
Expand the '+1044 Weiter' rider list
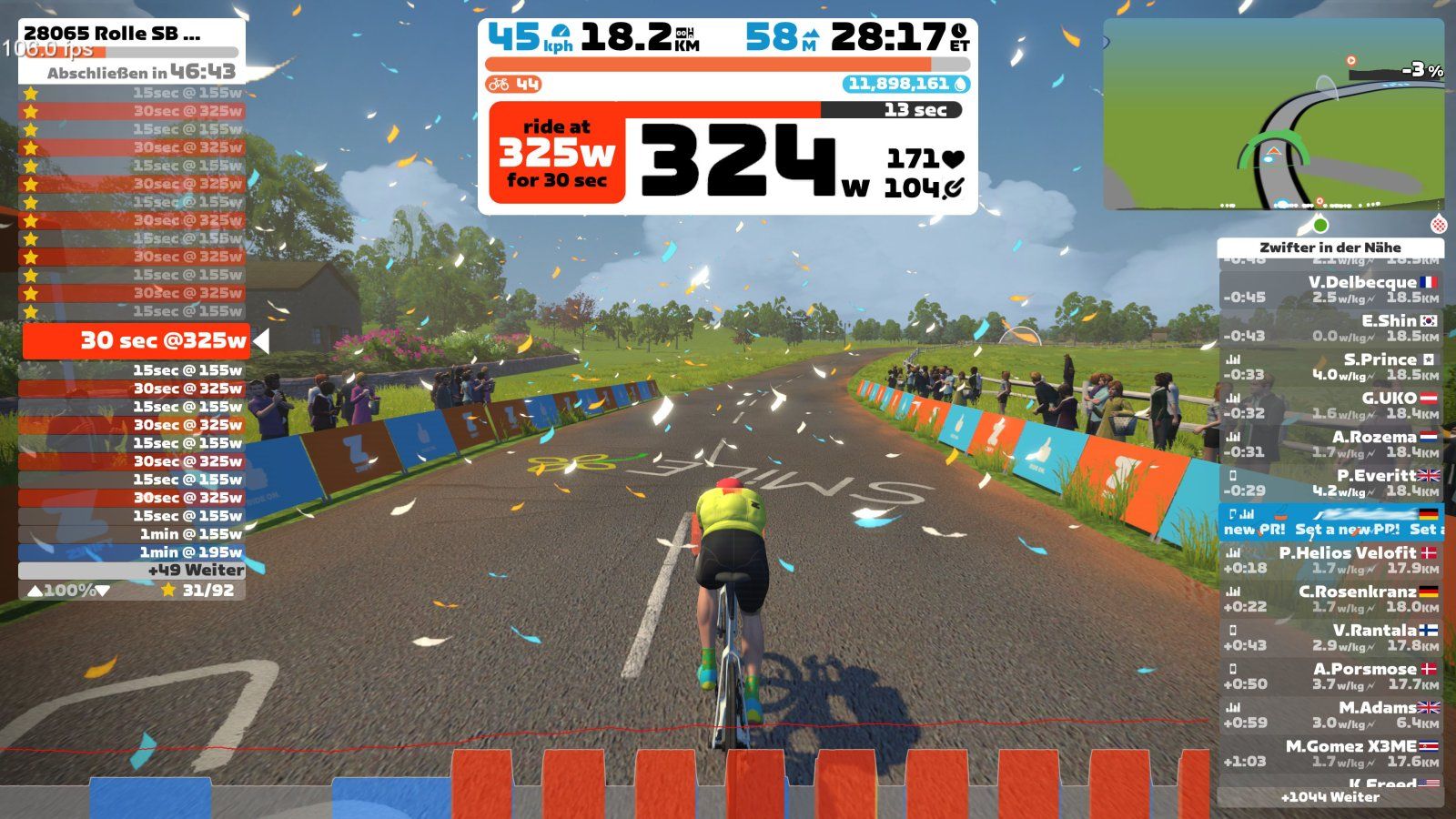pyautogui.click(x=1330, y=797)
